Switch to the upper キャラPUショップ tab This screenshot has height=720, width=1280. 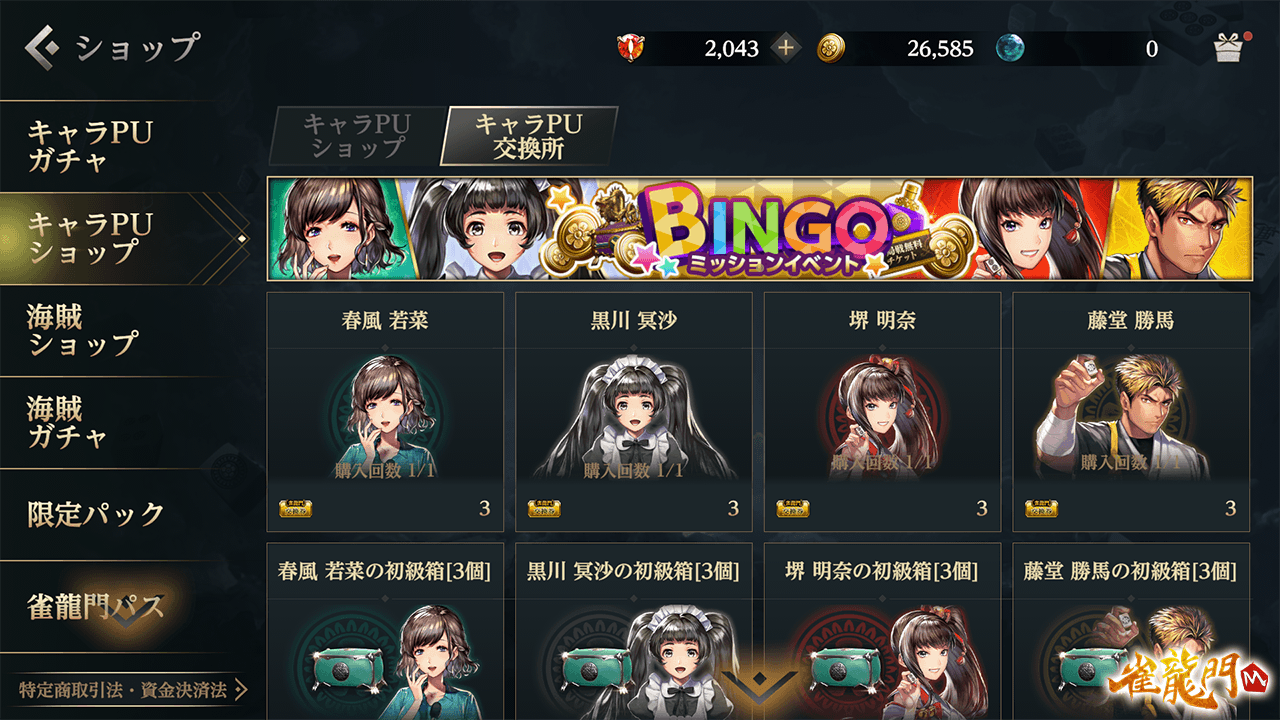point(357,136)
